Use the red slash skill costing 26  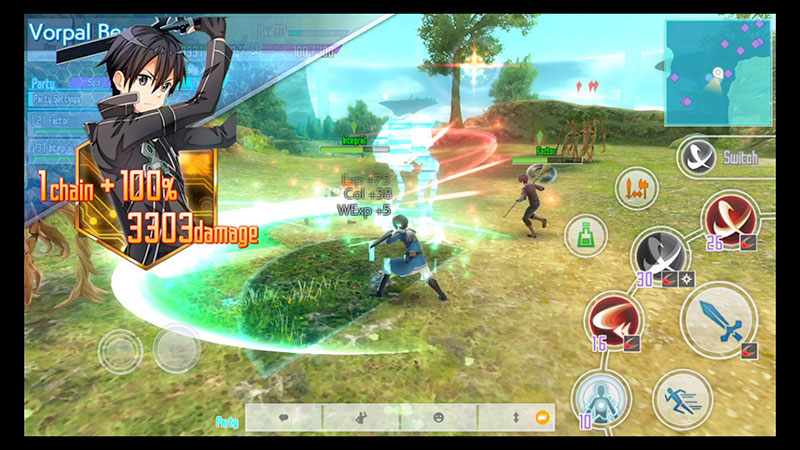[x=729, y=219]
